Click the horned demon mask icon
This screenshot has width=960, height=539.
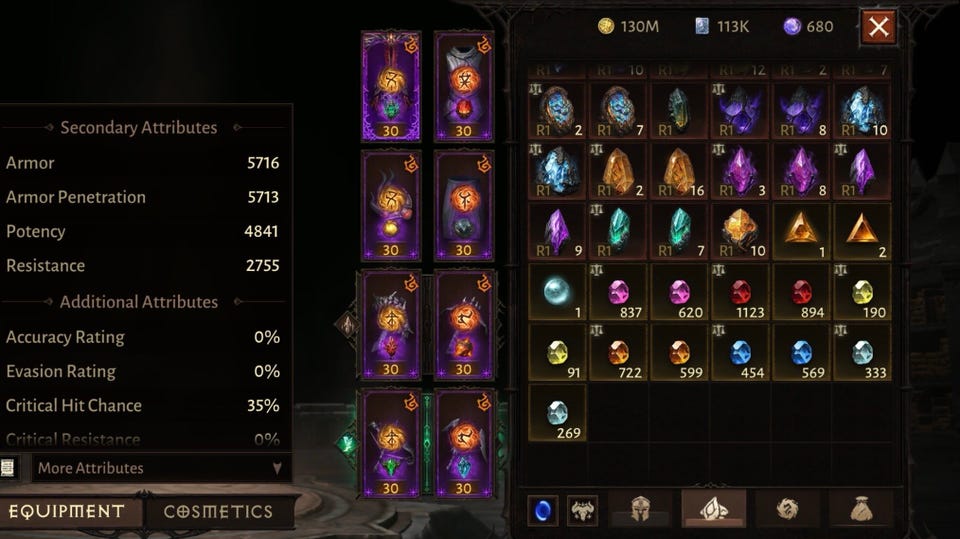point(582,510)
